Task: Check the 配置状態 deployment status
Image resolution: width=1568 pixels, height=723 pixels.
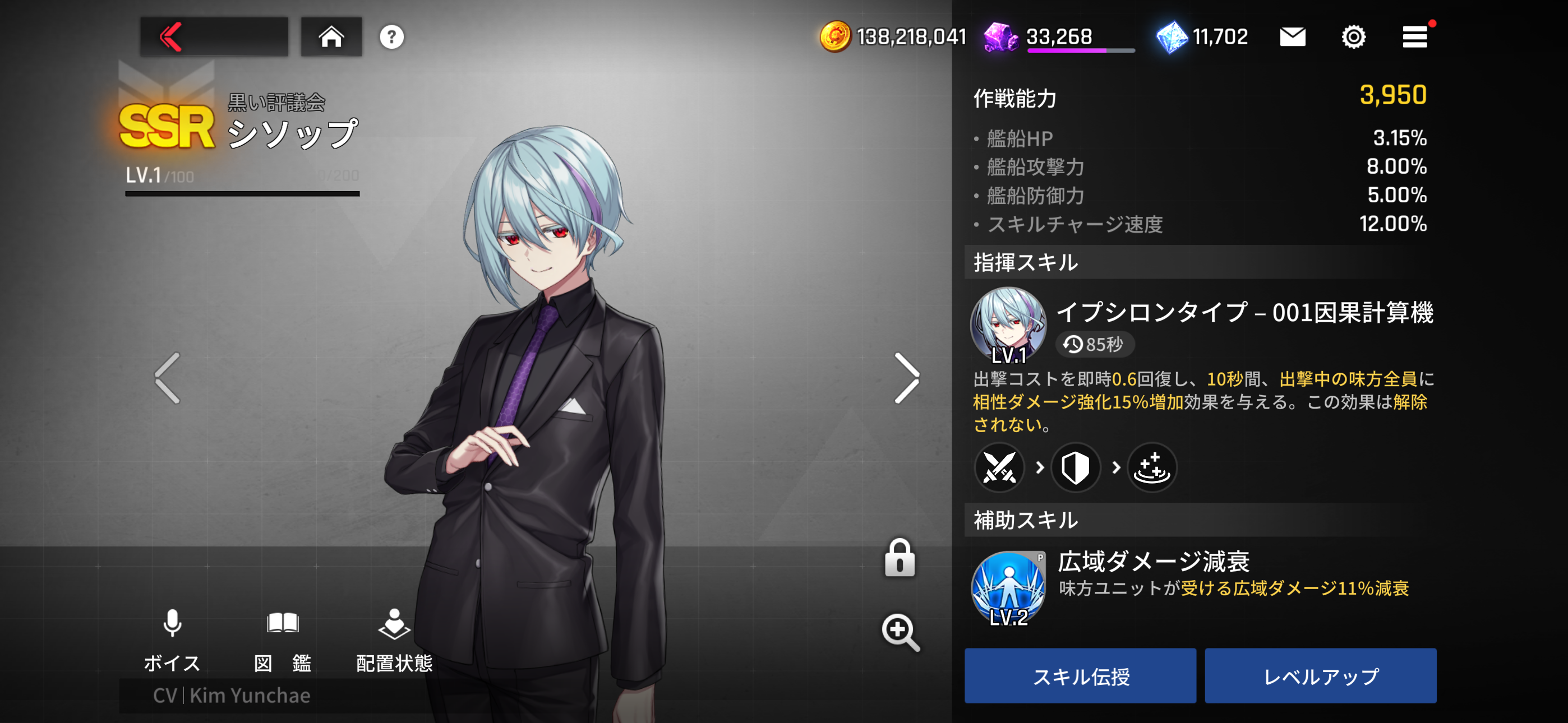Action: point(394,639)
